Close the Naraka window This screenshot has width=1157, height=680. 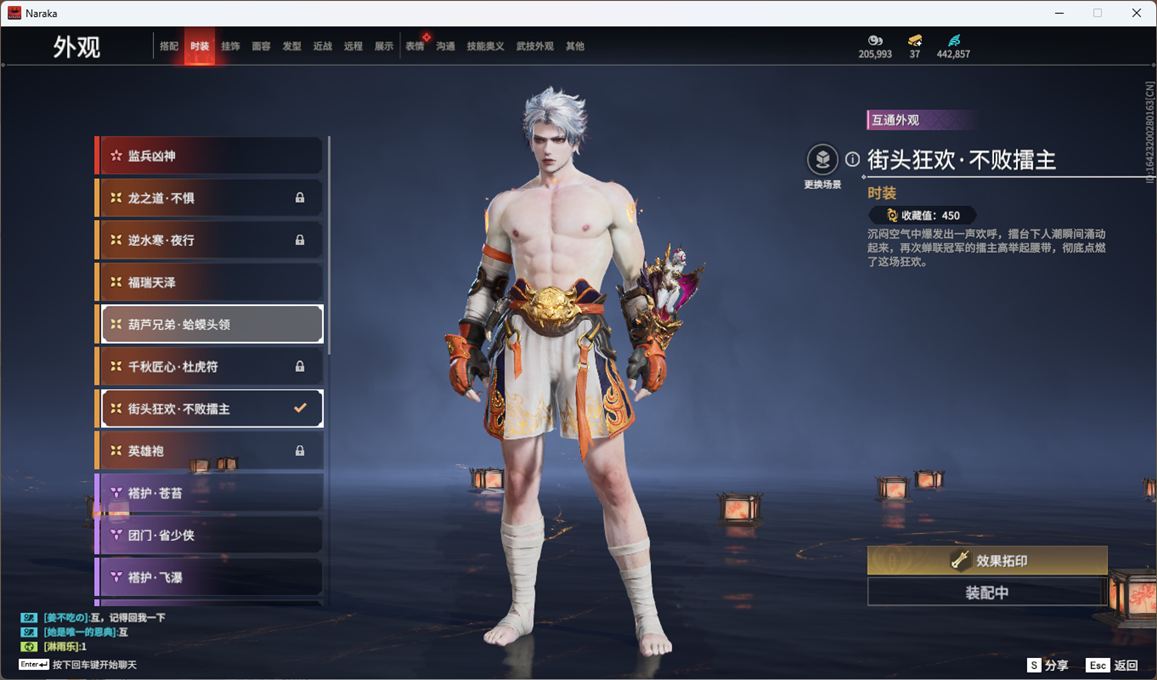coord(1136,13)
